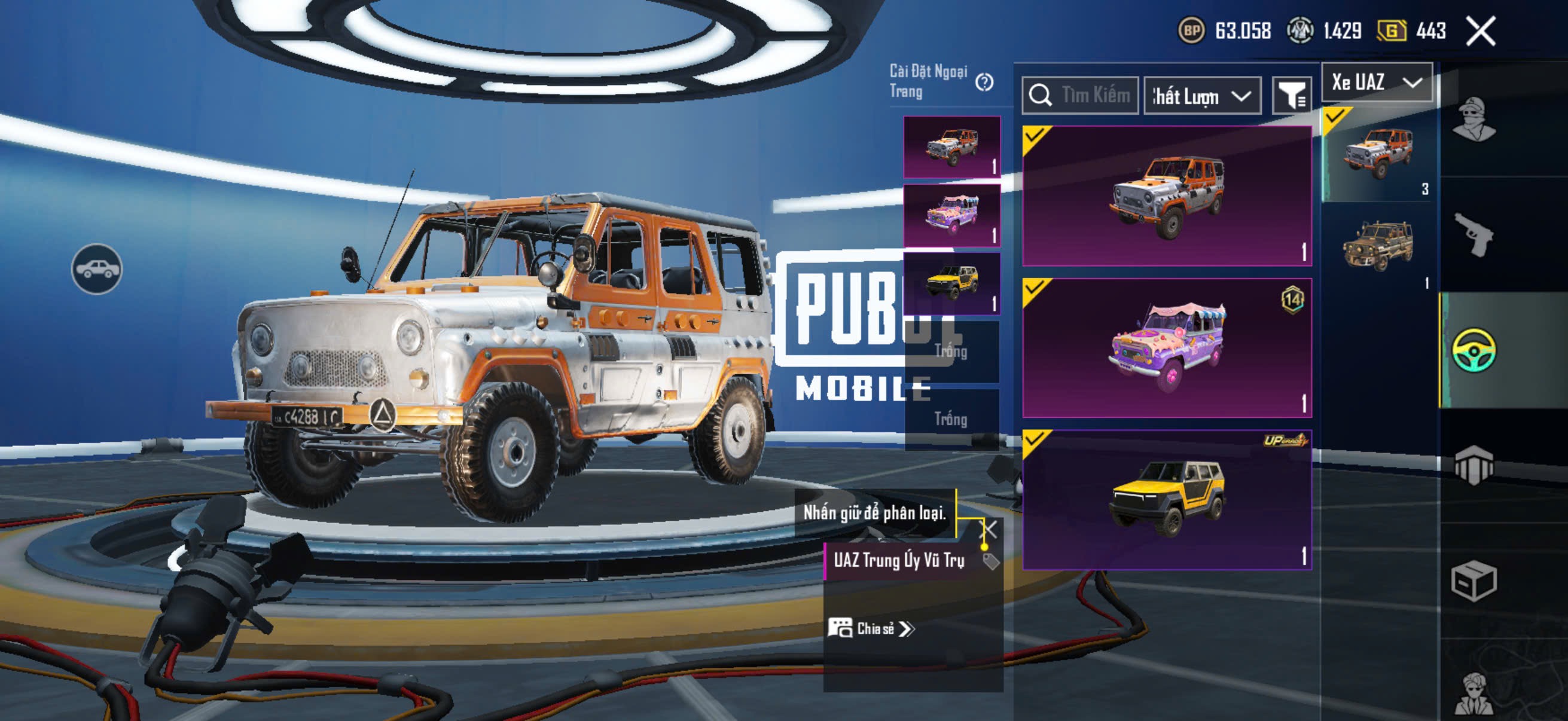Toggle the car view round button
Image resolution: width=1568 pixels, height=721 pixels.
pyautogui.click(x=97, y=269)
